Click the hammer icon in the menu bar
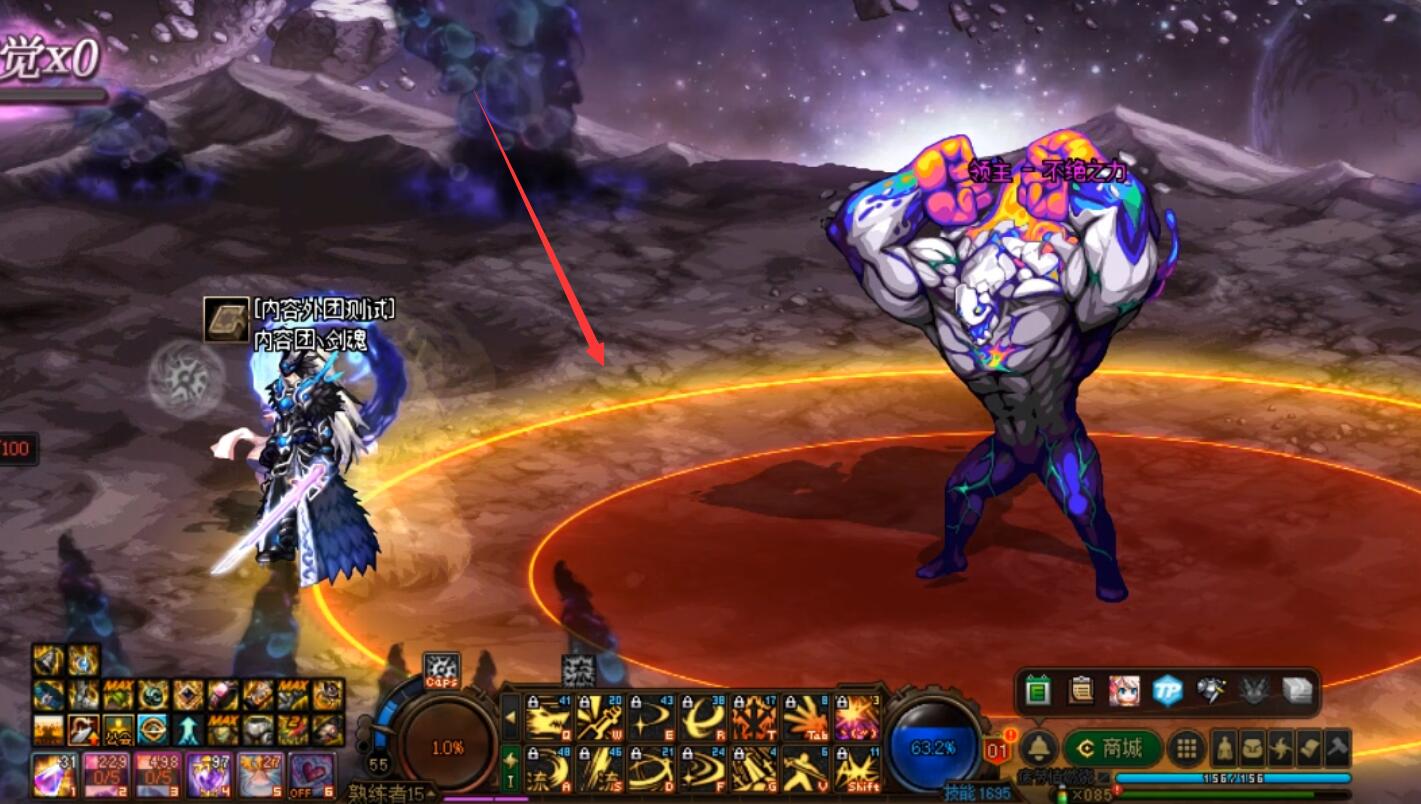Viewport: 1421px width, 804px height. coord(1338,748)
